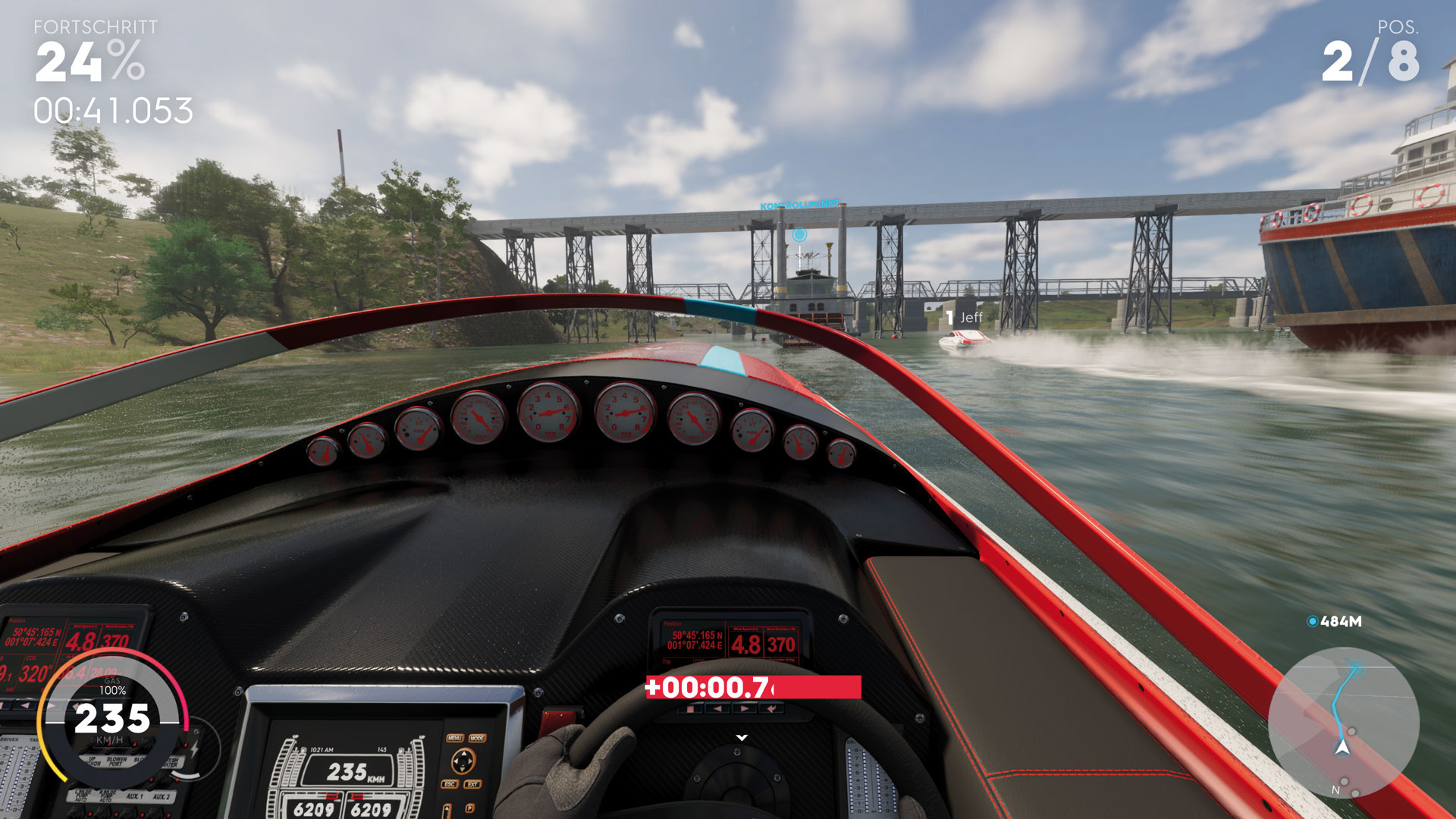
Task: Select the player arrow on the minimap
Action: coord(1342,748)
